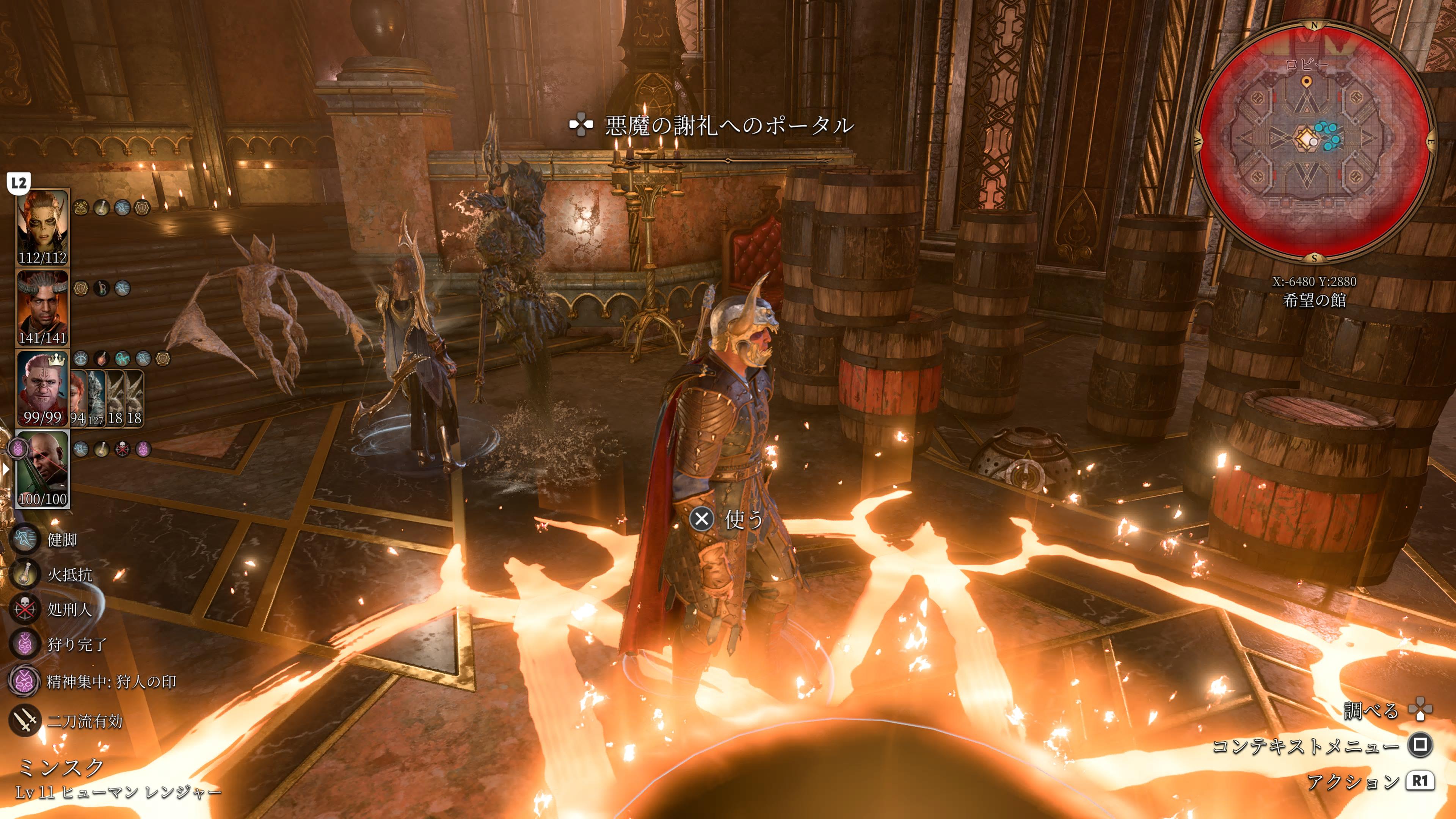The image size is (1456, 819).
Task: Click the skull icon beside Minsc's portrait
Action: pyautogui.click(x=122, y=449)
